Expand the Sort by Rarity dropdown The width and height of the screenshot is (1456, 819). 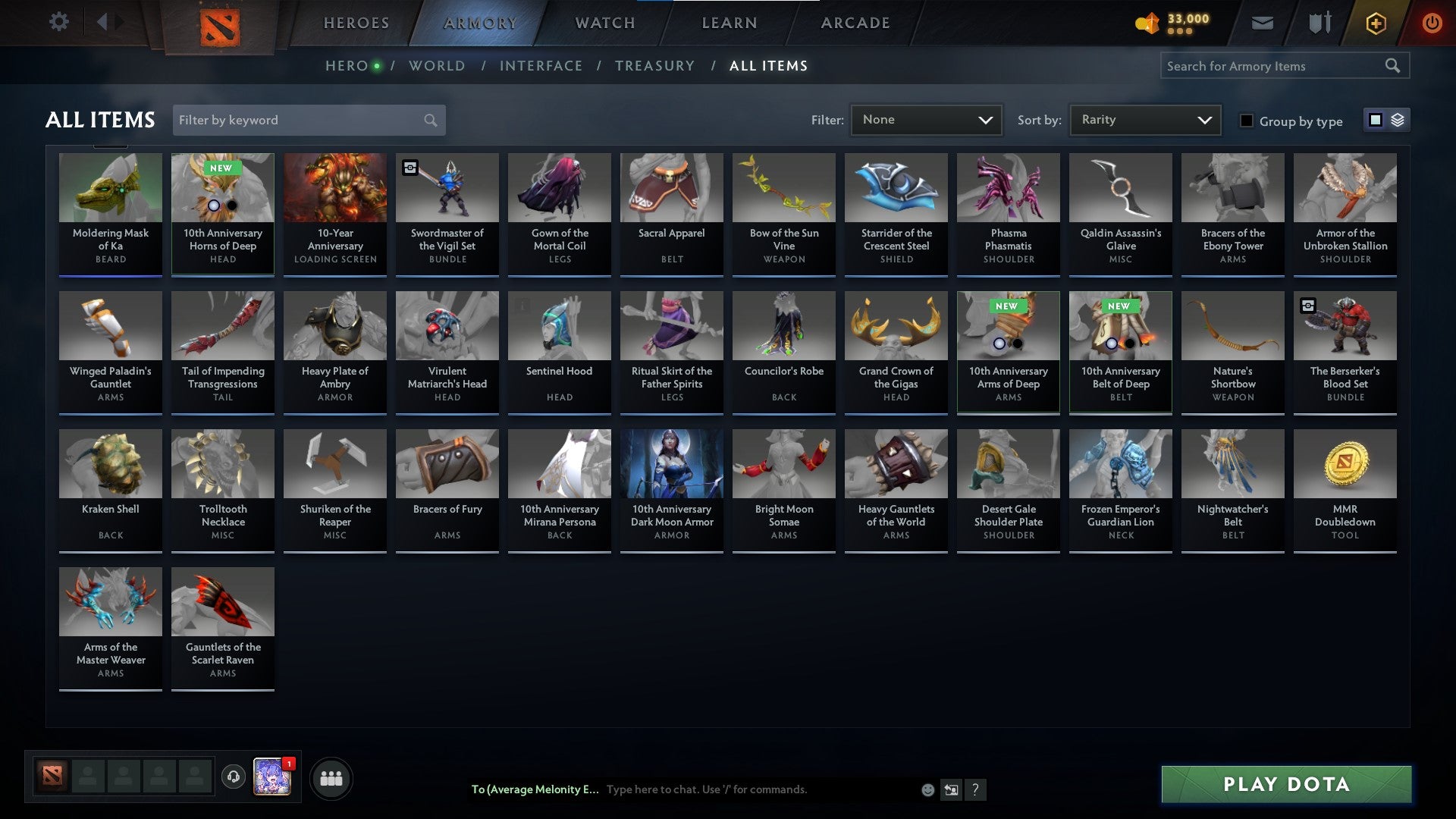tap(1144, 119)
